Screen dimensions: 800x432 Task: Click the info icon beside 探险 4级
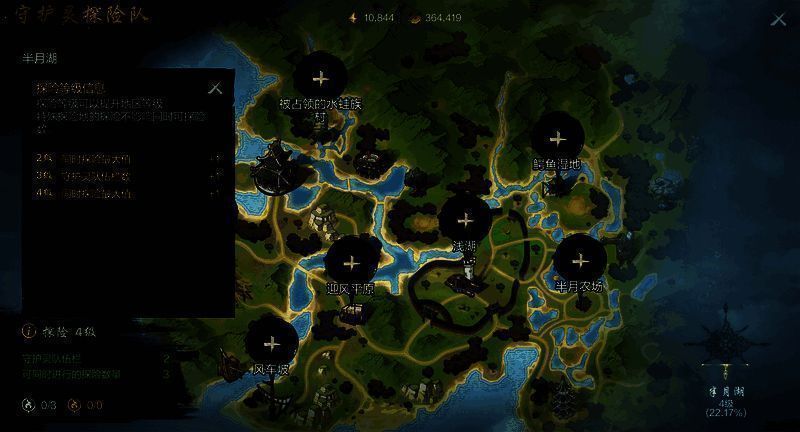[x=28, y=330]
